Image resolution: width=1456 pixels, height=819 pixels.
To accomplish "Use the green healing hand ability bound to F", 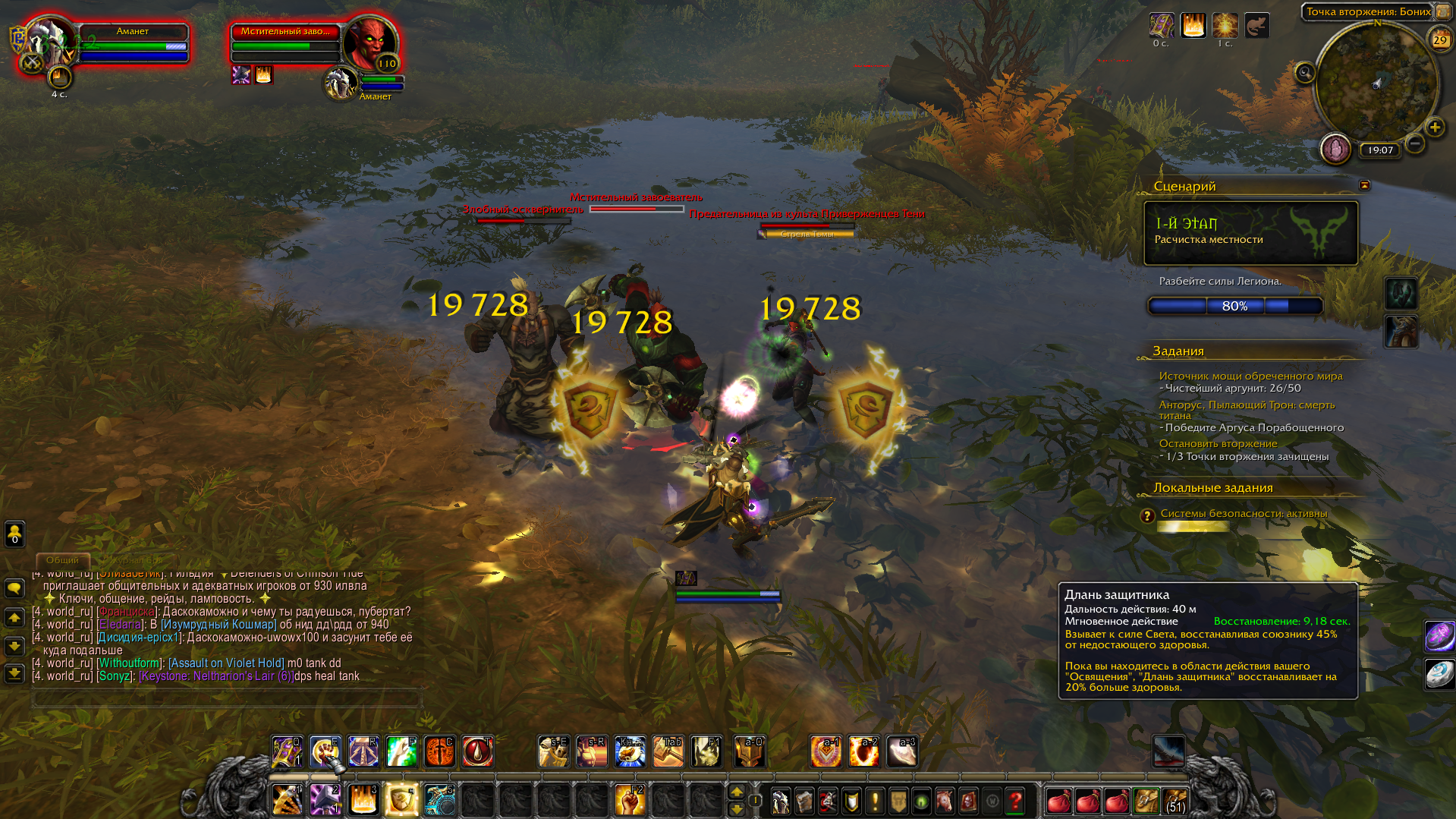I will 401,751.
